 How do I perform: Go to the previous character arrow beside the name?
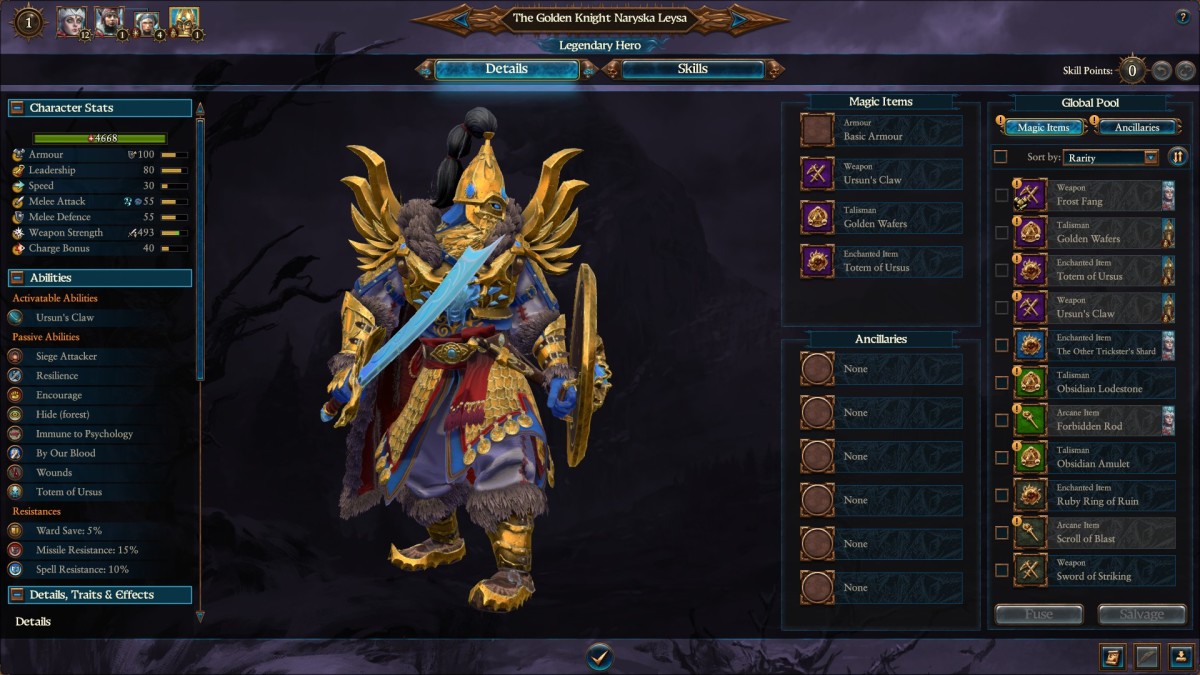pos(461,18)
